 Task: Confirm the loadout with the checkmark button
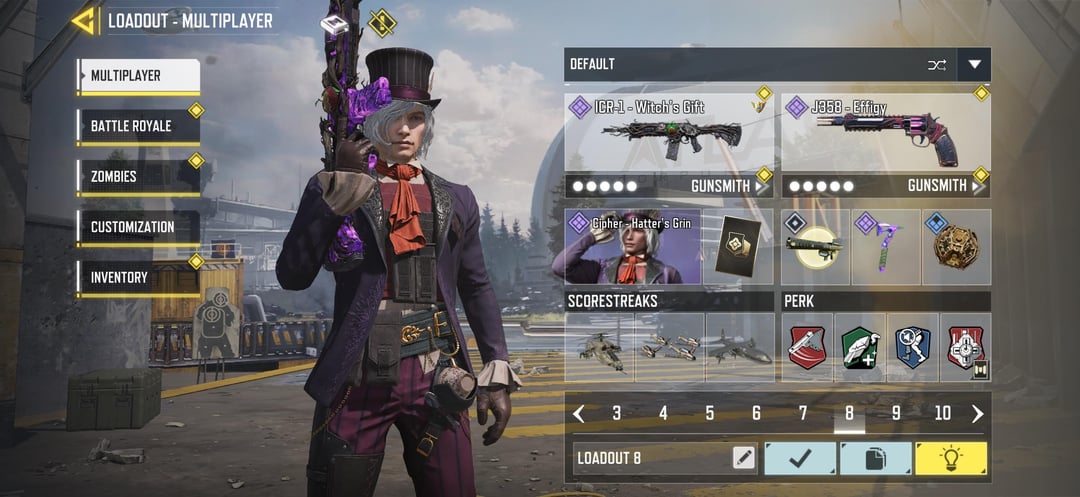[x=800, y=458]
